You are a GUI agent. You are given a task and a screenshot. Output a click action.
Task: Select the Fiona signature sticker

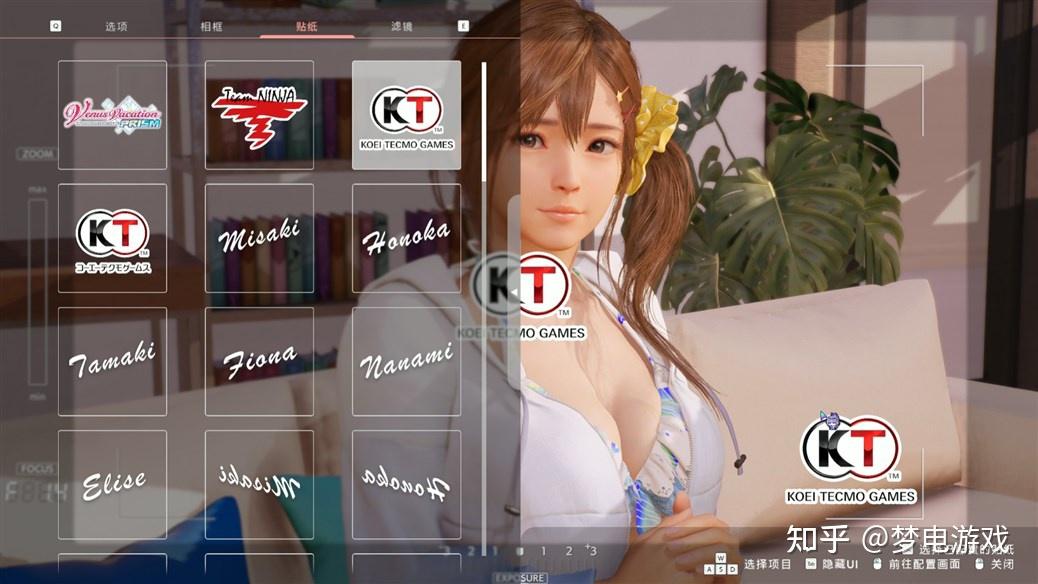(x=259, y=361)
